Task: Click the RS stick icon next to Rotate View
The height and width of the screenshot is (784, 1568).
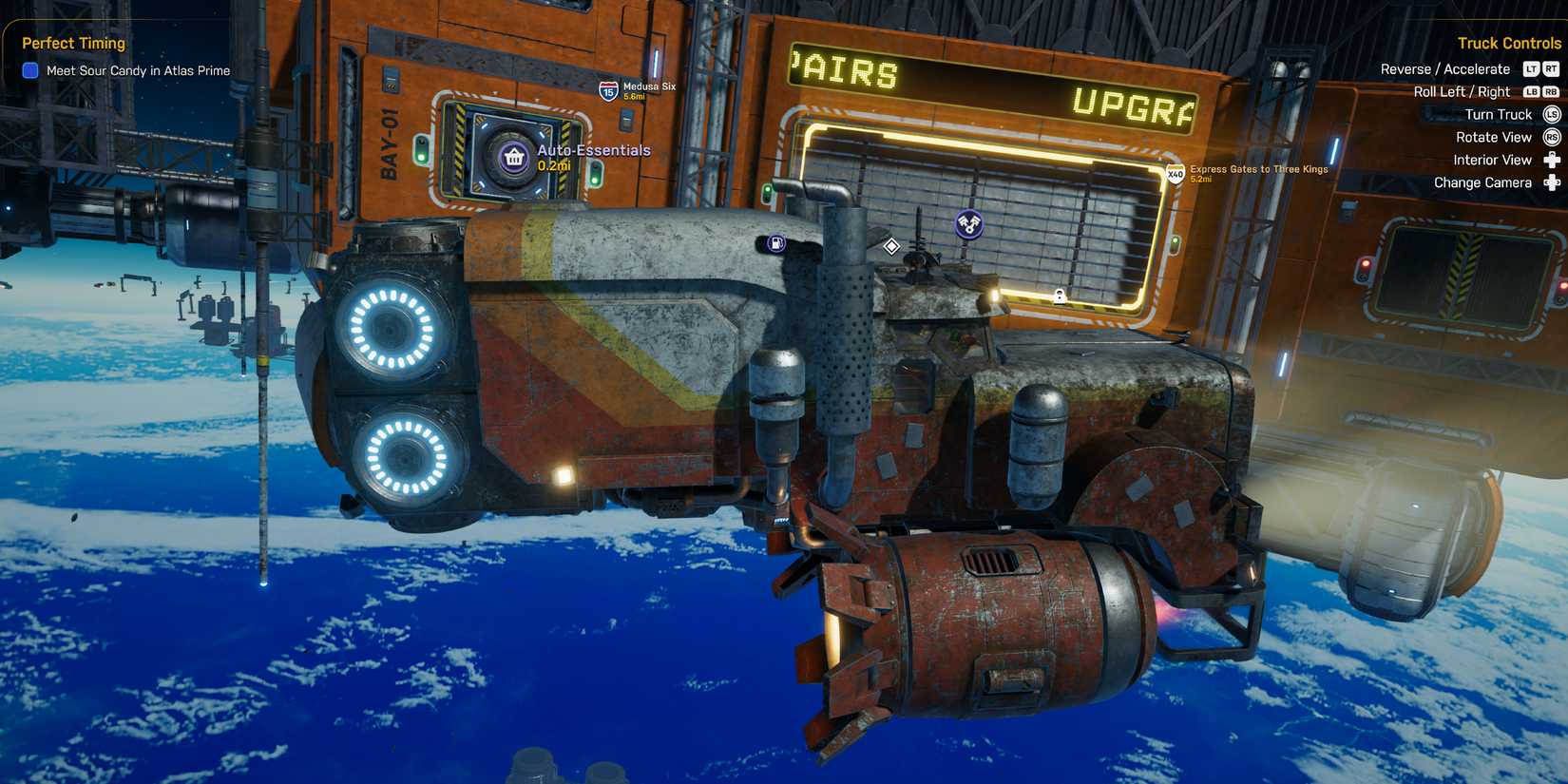Action: tap(1550, 137)
